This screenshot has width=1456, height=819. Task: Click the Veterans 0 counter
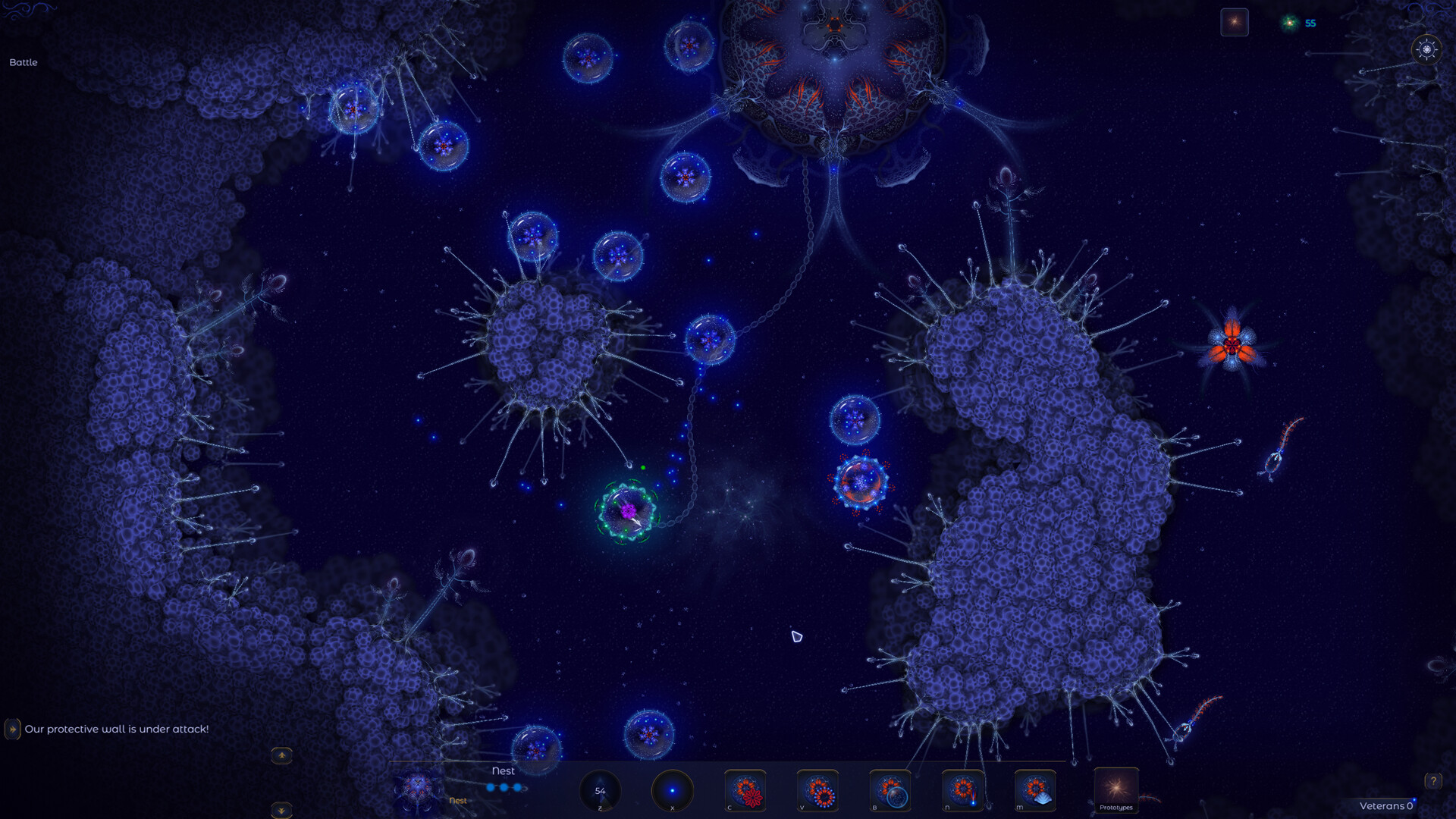tap(1388, 806)
